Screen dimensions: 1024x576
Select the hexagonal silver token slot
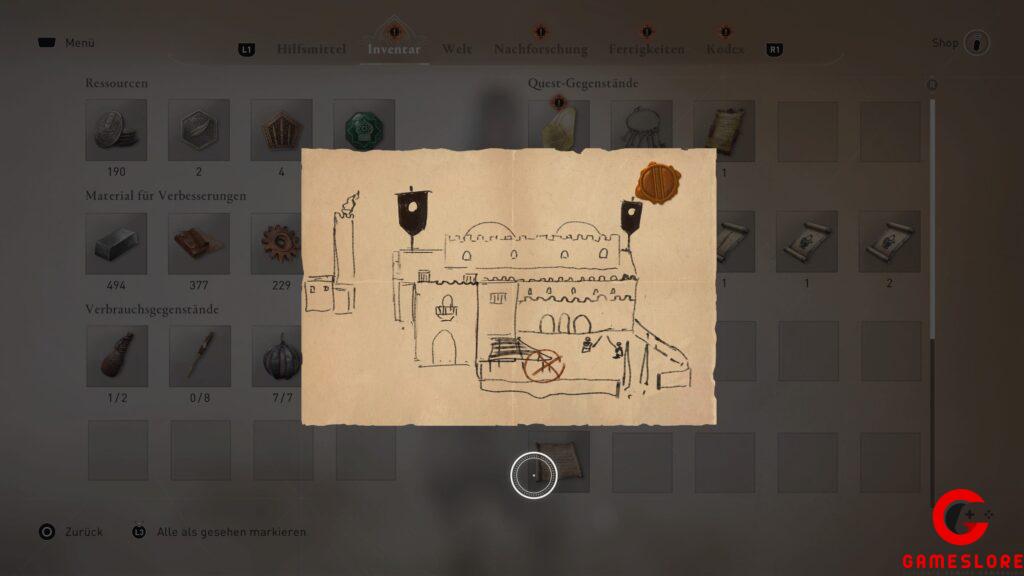tap(198, 129)
